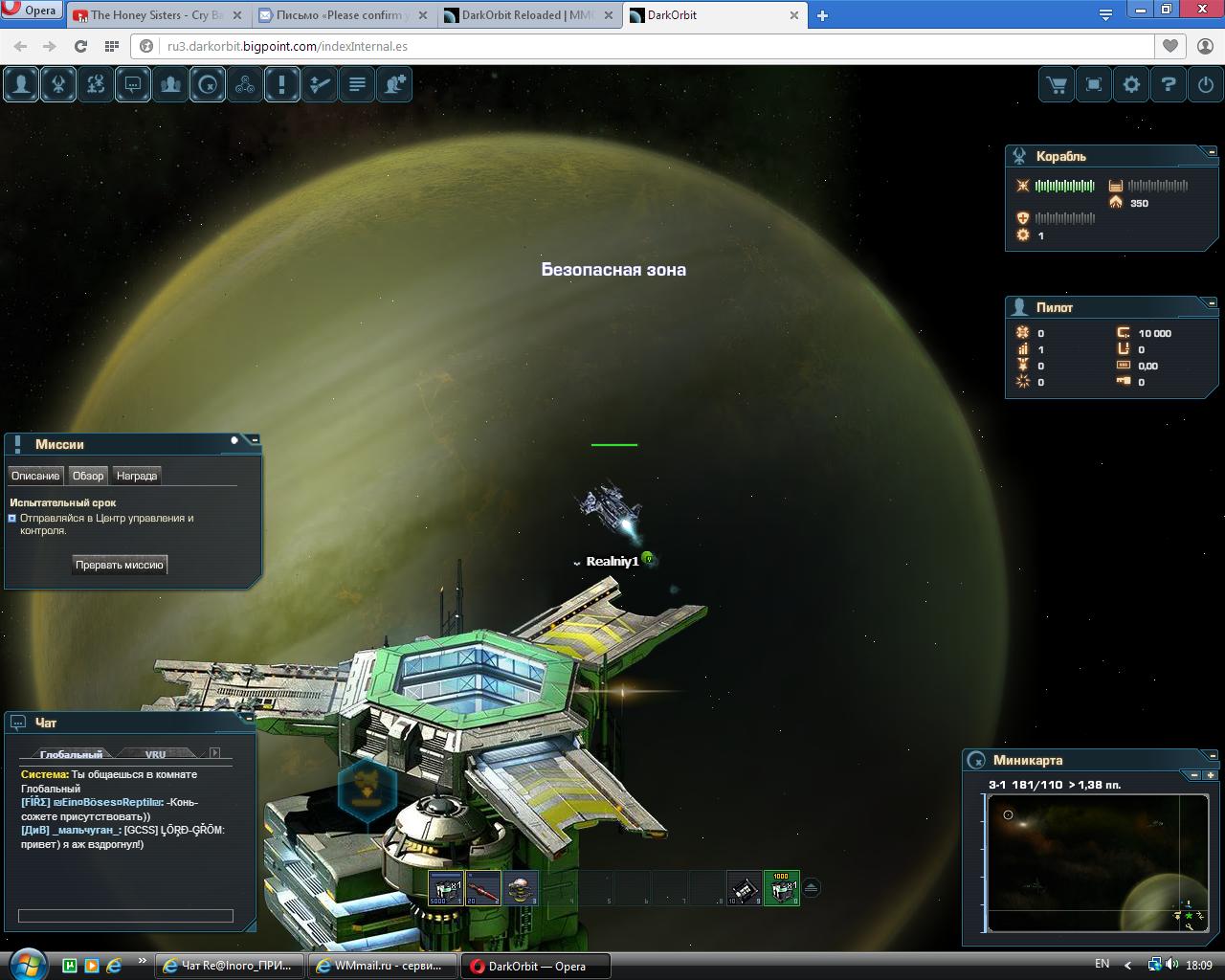Select the mine item in hotbar slot three
This screenshot has width=1225, height=980.
click(521, 888)
